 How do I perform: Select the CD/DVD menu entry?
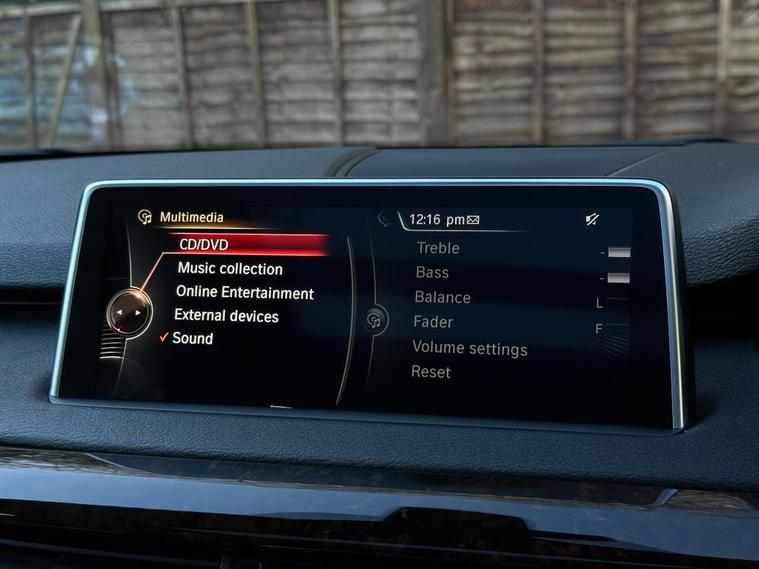coord(203,244)
